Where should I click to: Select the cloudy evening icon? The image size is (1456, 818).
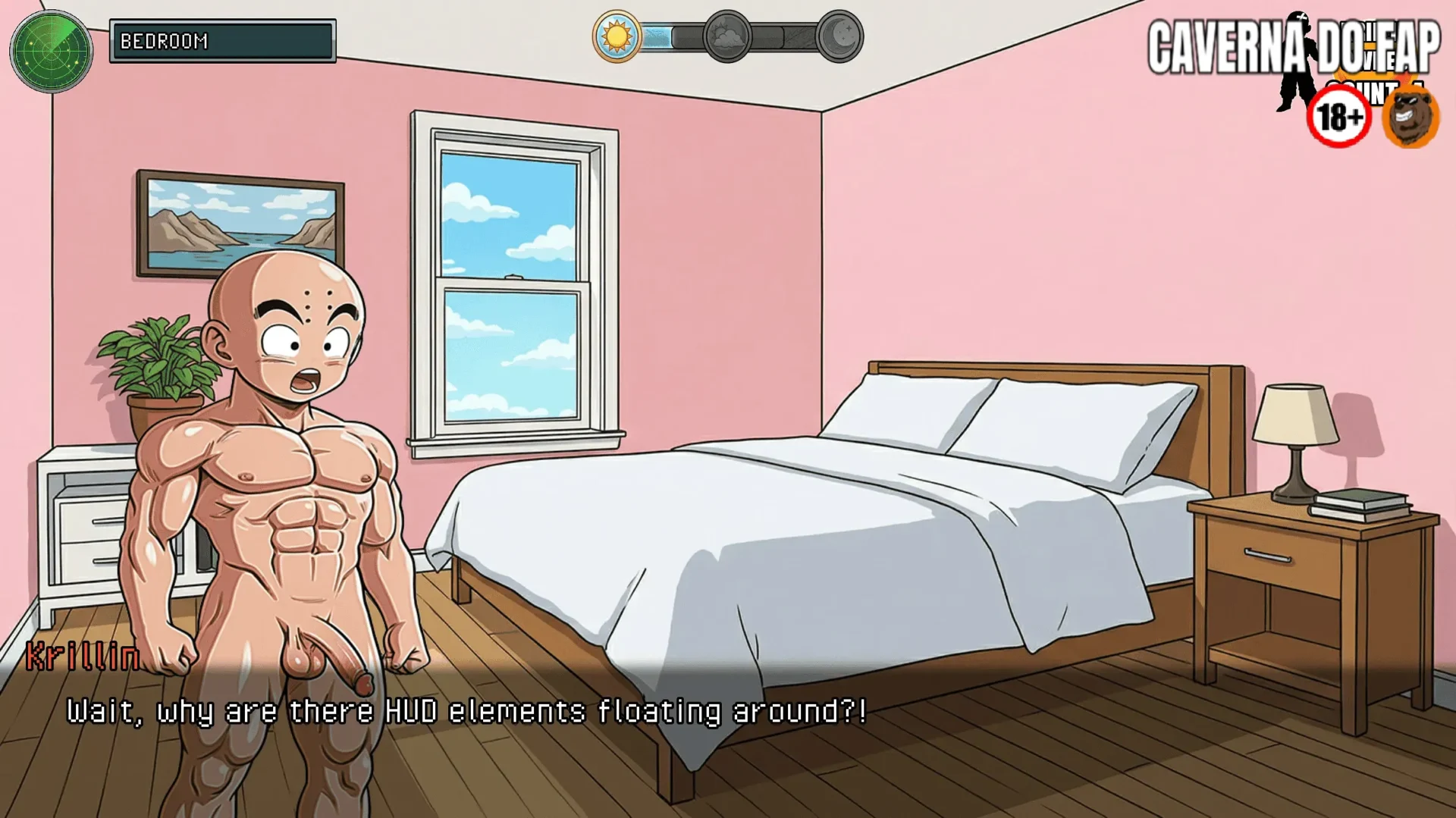coord(726,36)
